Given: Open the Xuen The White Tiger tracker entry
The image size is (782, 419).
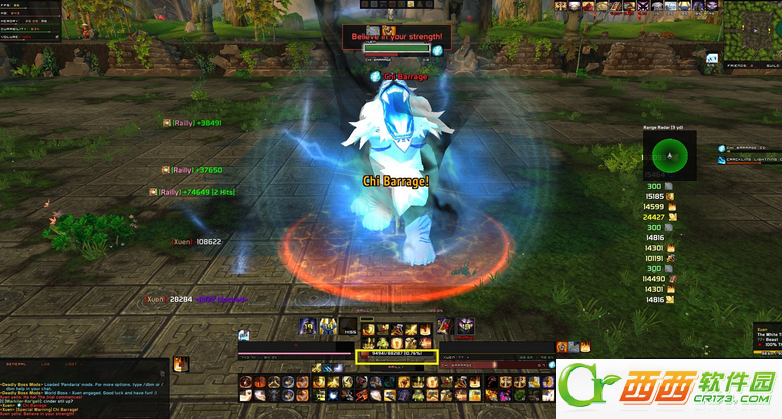Looking at the screenshot, I should (x=767, y=334).
